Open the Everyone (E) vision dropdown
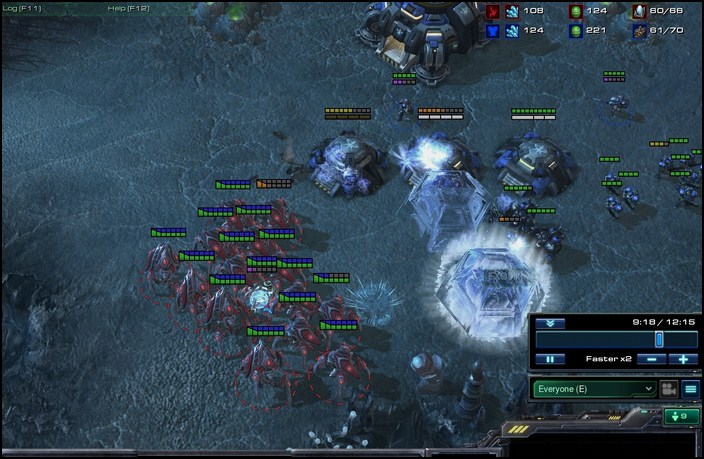Screen dimensions: 704x459 click(x=594, y=388)
